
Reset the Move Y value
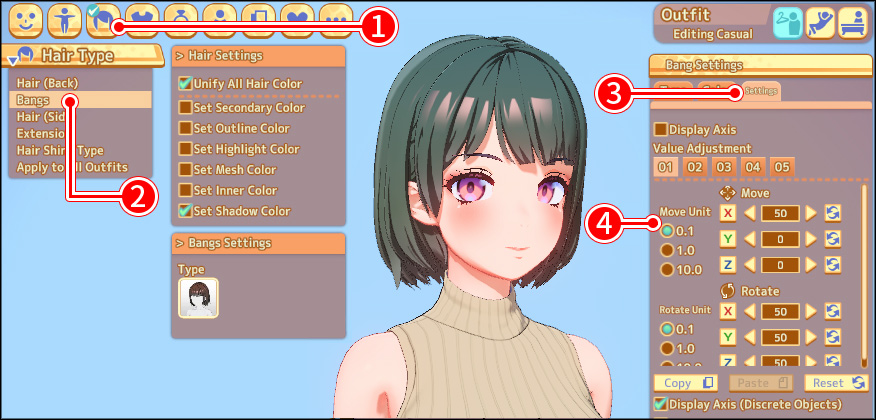click(832, 239)
